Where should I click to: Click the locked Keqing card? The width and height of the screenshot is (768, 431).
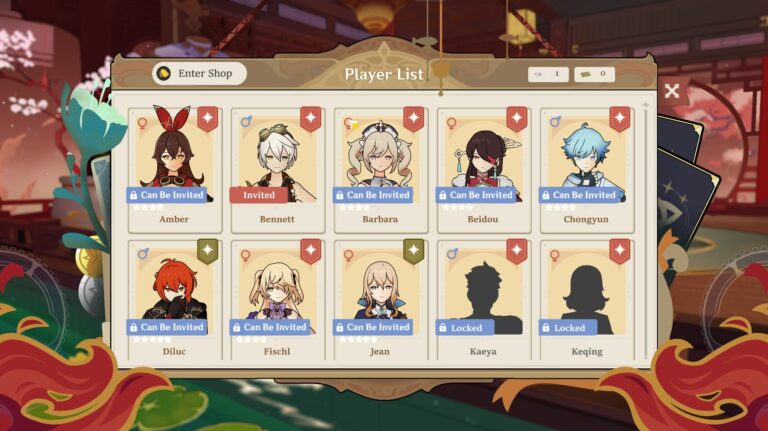click(x=586, y=299)
